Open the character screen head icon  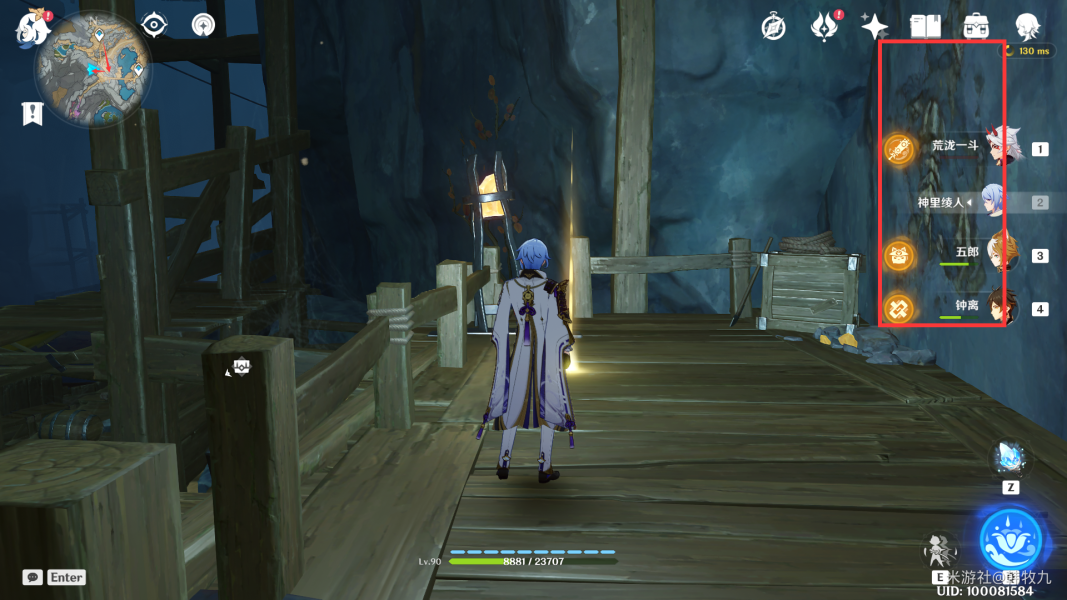tap(1026, 27)
